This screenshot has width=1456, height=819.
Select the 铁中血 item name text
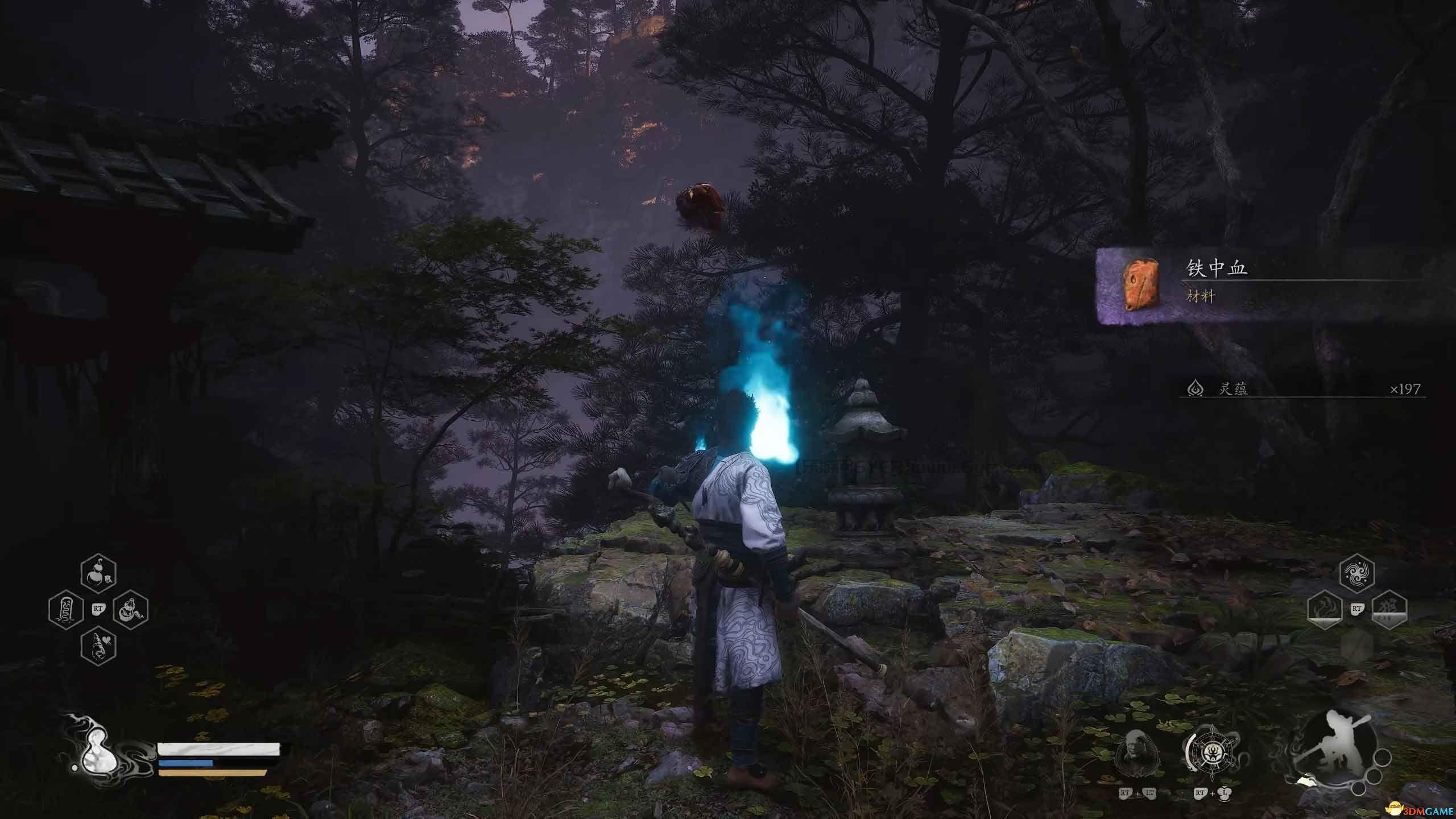1217,268
